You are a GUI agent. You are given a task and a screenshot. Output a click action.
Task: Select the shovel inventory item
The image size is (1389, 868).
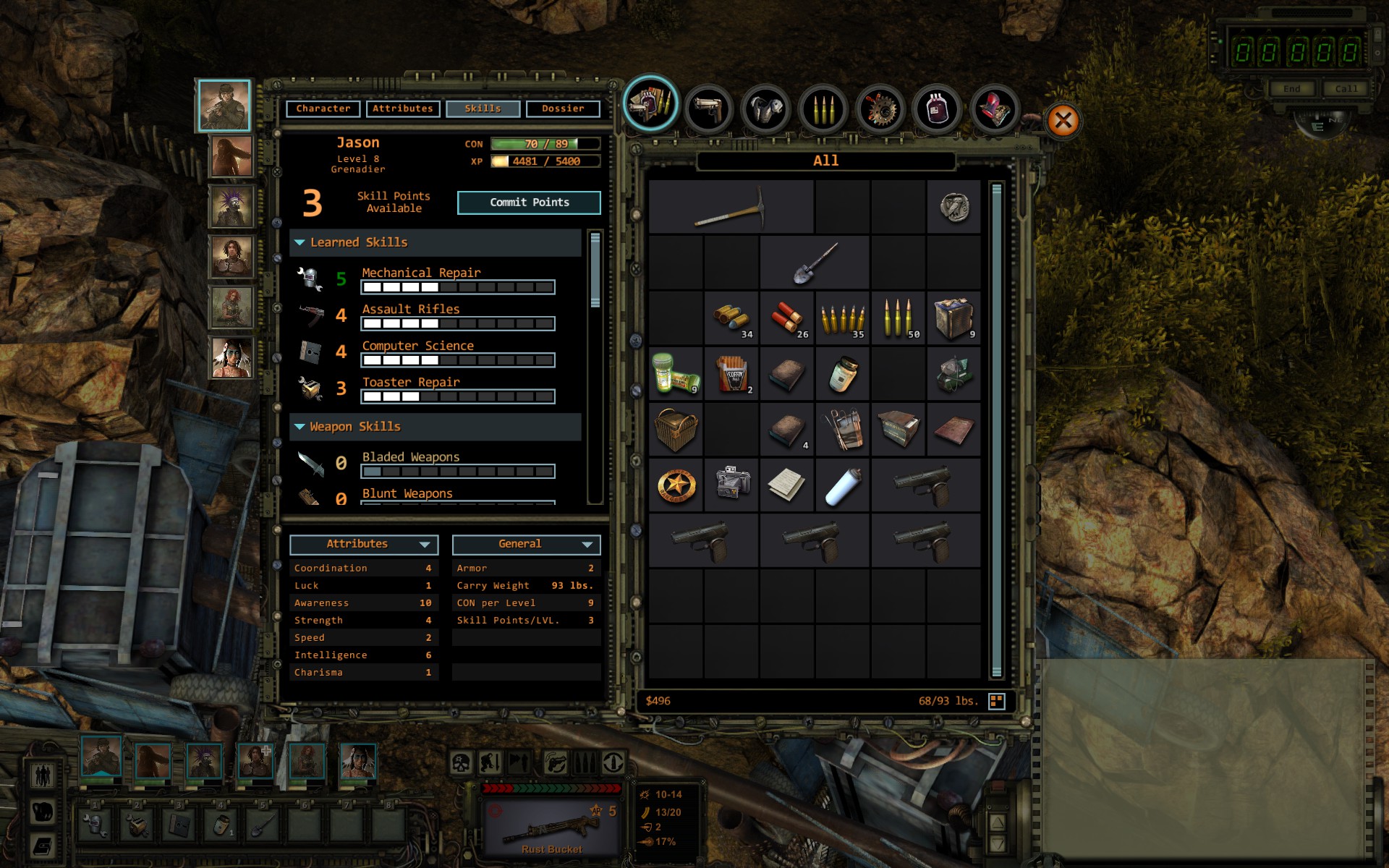[x=815, y=263]
